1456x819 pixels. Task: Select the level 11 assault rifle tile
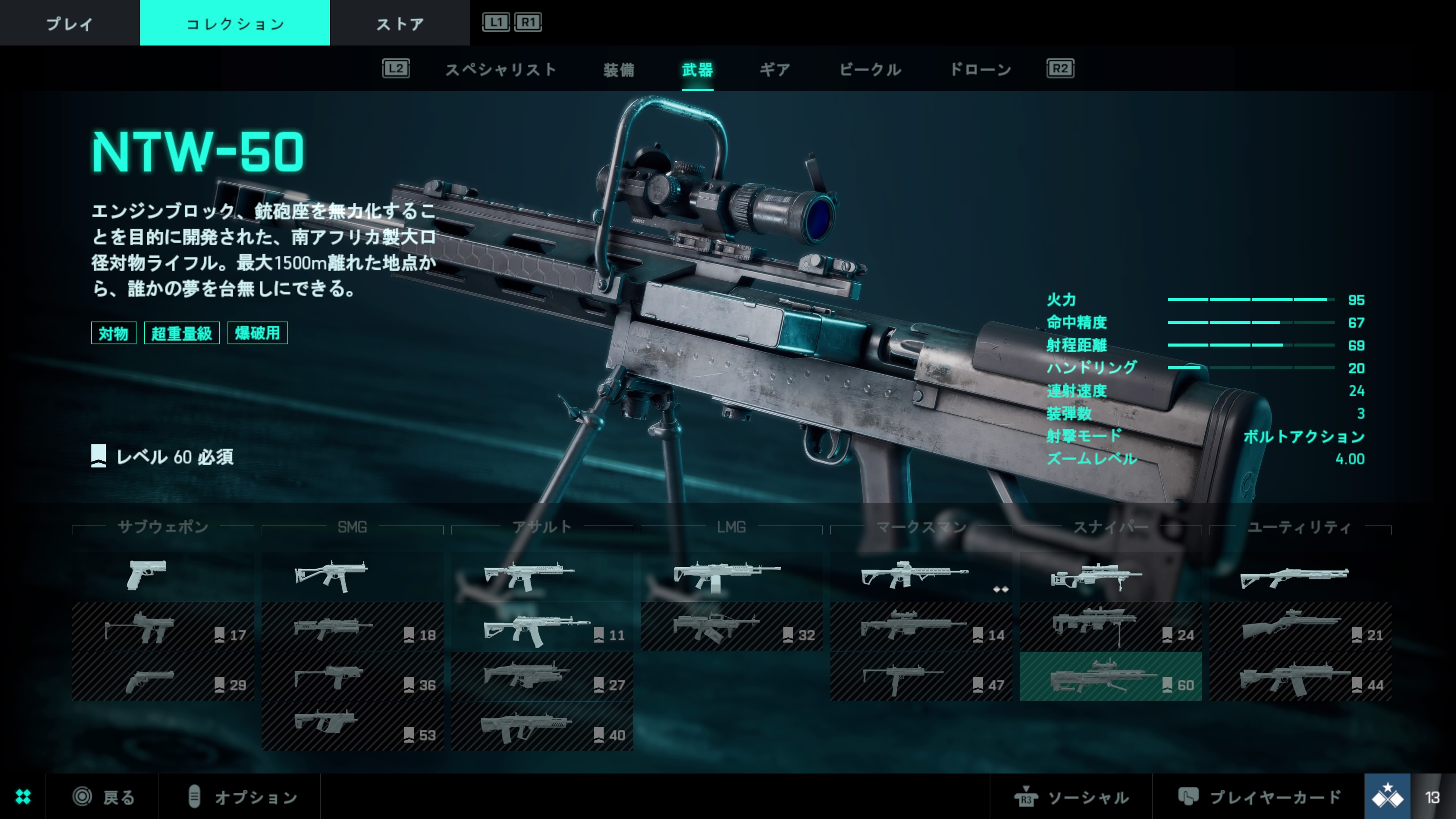coord(541,627)
